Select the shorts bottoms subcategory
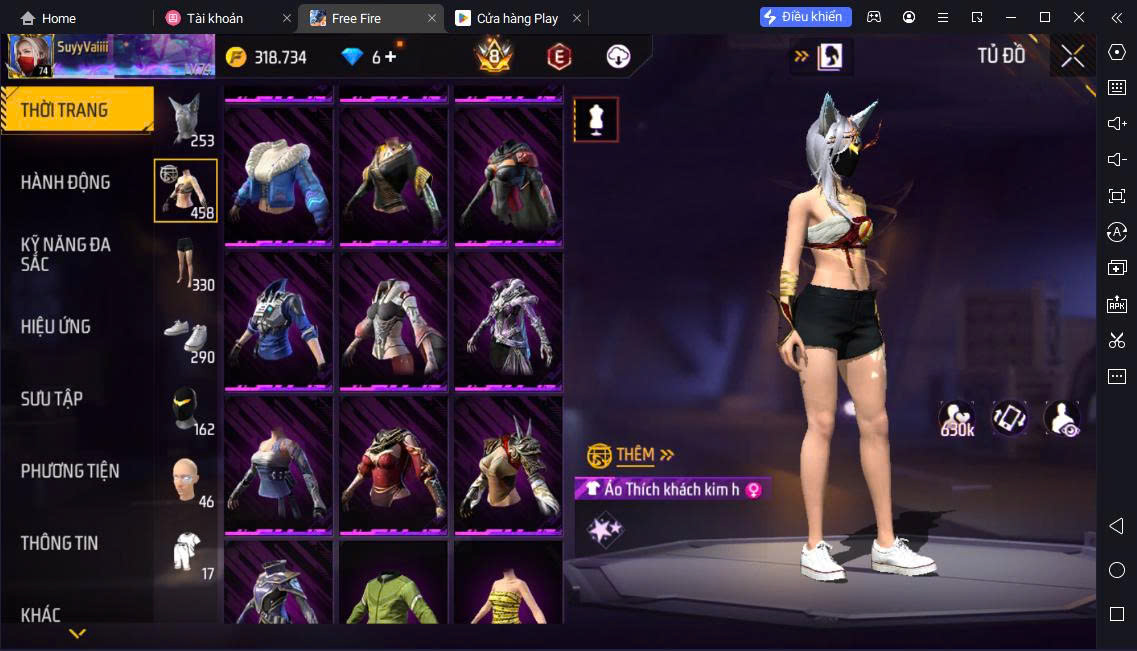 [186, 263]
